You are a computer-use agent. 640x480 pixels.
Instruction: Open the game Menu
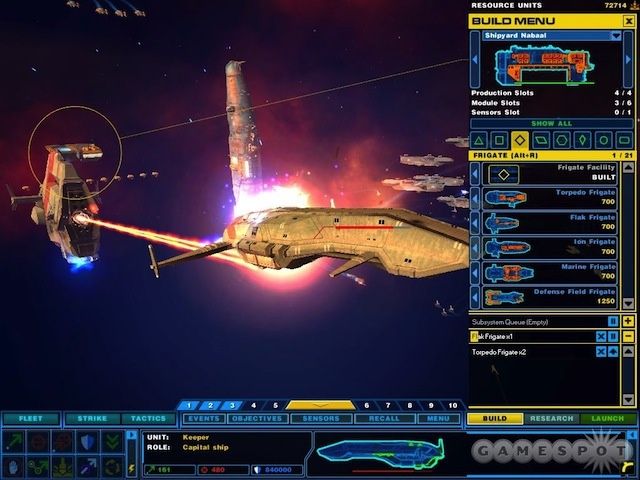[437, 418]
